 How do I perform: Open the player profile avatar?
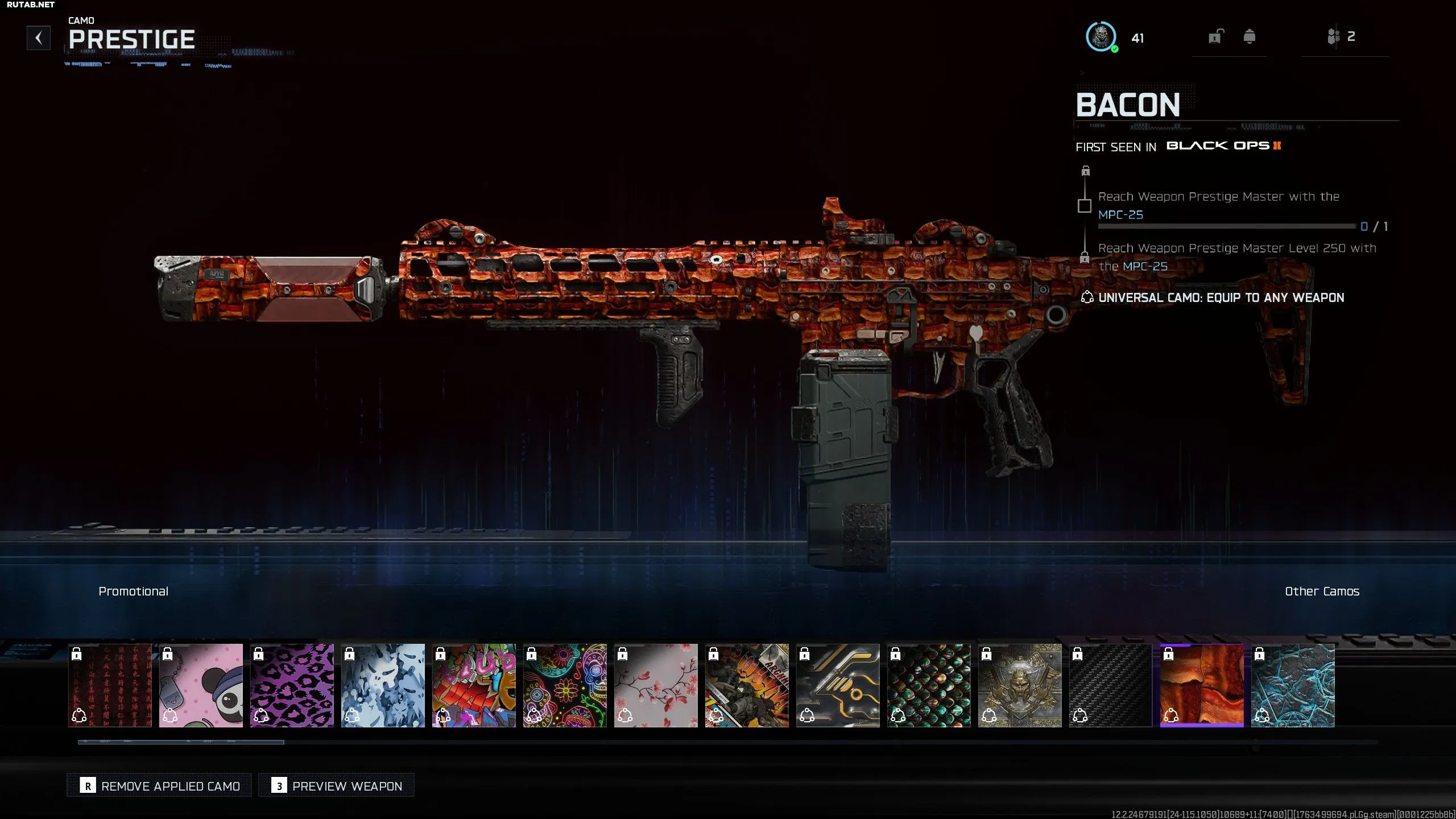[1101, 37]
